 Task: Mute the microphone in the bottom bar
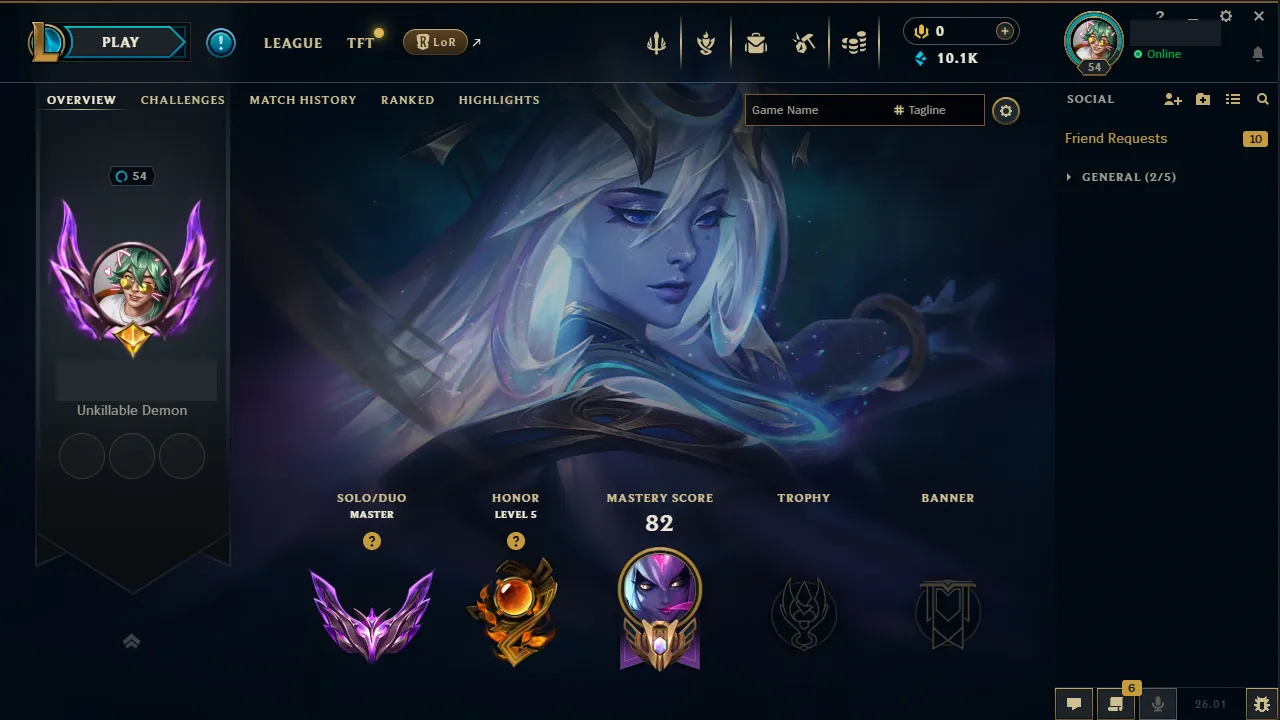(x=1157, y=703)
